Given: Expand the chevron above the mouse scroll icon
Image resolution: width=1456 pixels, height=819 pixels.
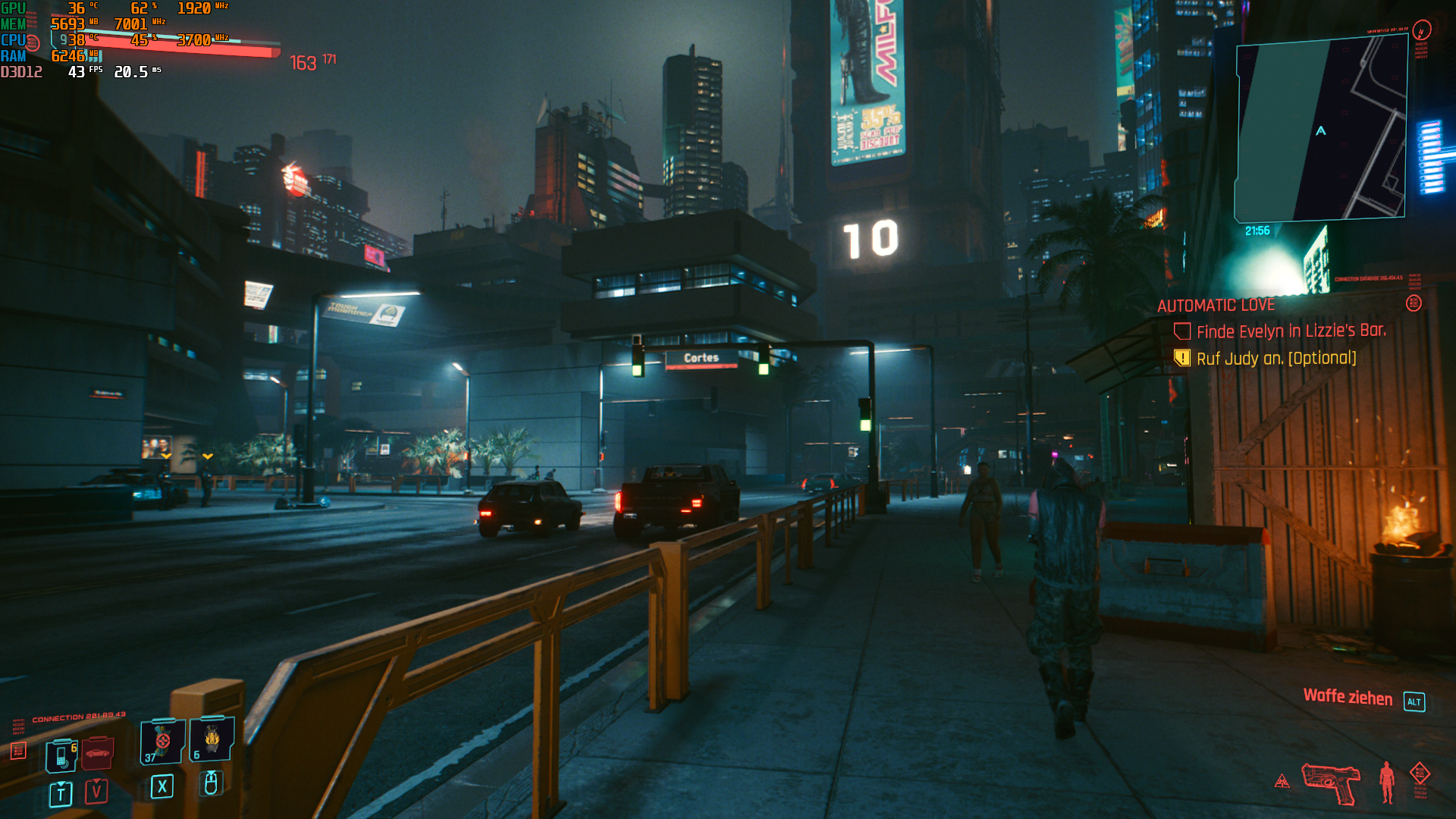Looking at the screenshot, I should pyautogui.click(x=211, y=773).
